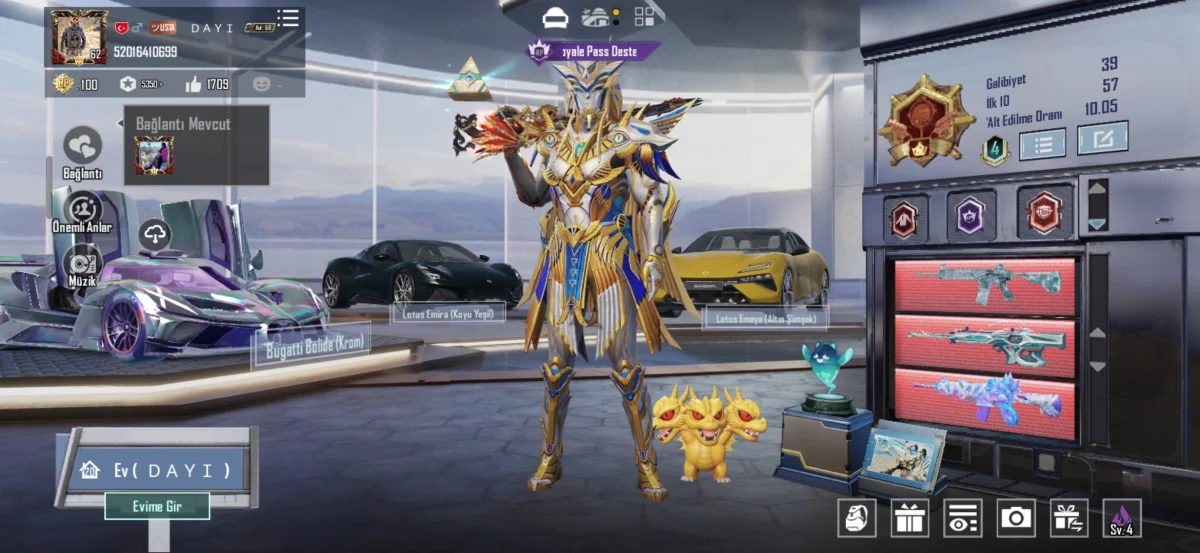
Task: Open the grid layout icon at top
Action: click(x=644, y=17)
